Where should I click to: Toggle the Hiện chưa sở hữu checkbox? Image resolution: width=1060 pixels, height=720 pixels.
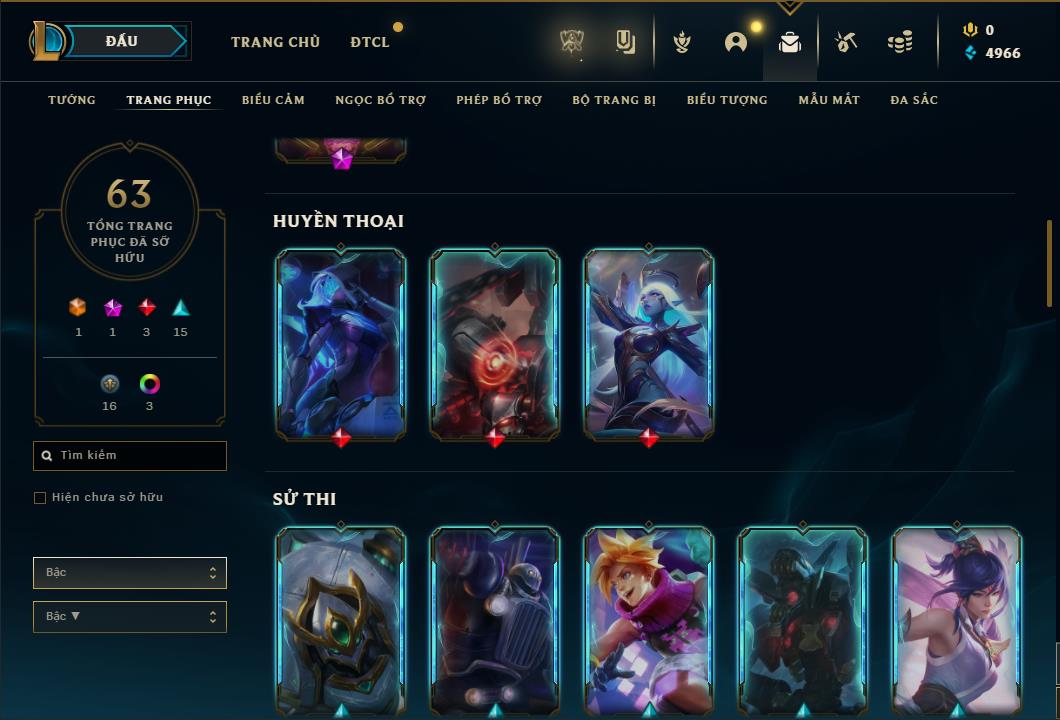click(x=40, y=498)
